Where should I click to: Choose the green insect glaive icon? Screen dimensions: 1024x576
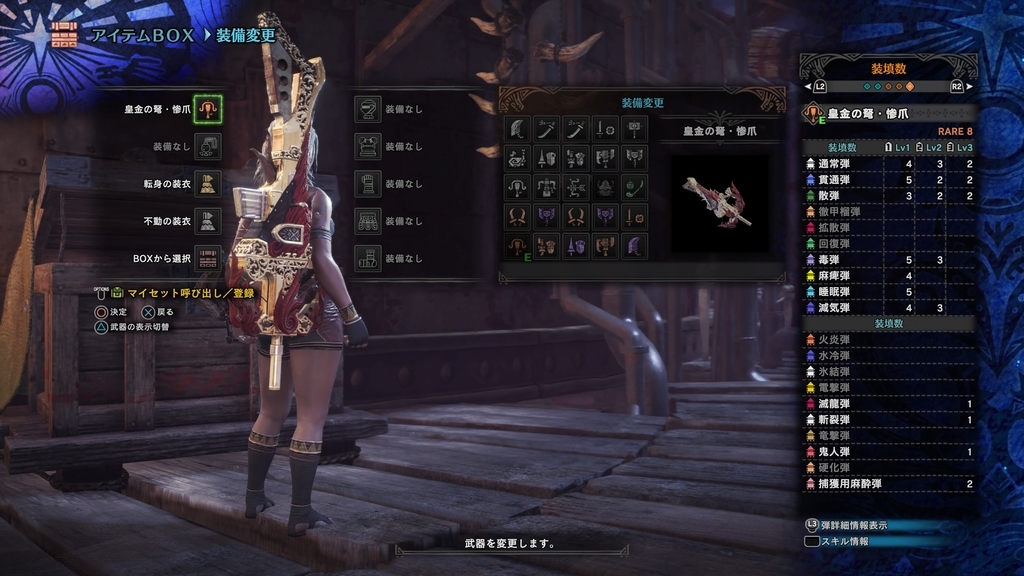[x=634, y=187]
